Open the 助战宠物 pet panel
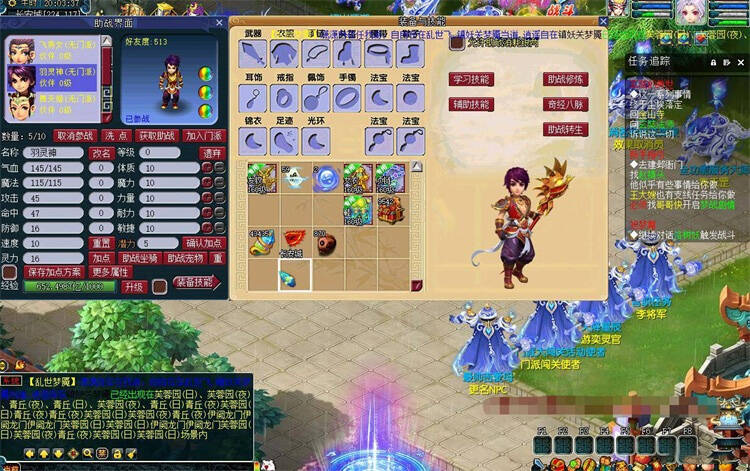The image size is (750, 471). coord(185,258)
